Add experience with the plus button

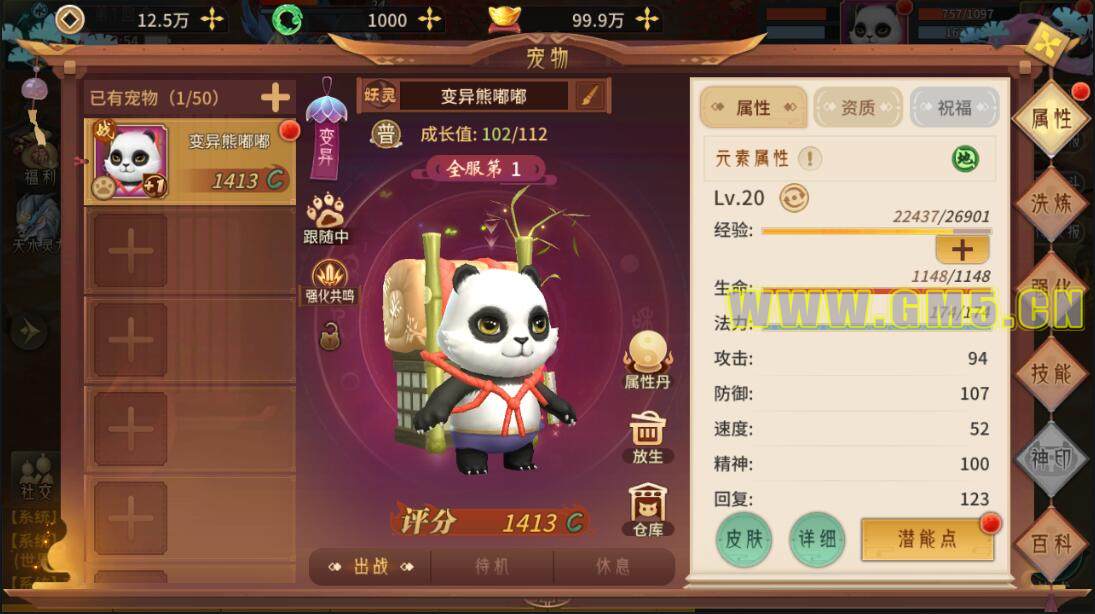pos(962,249)
